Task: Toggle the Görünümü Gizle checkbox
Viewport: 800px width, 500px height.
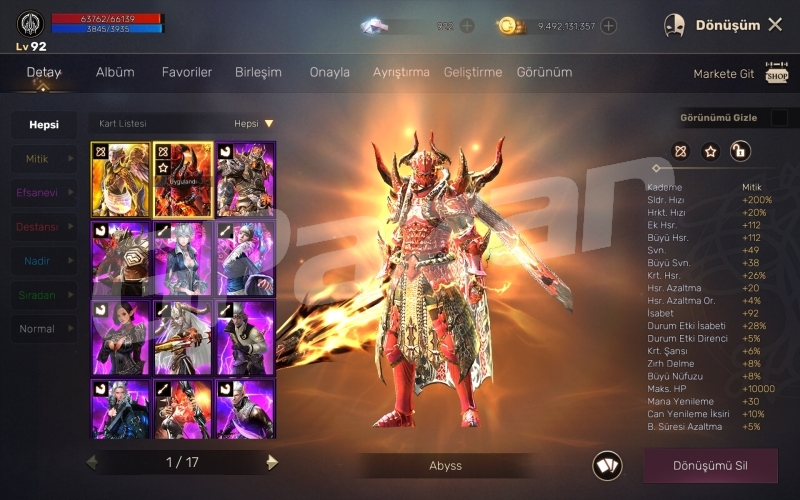Action: (x=779, y=118)
